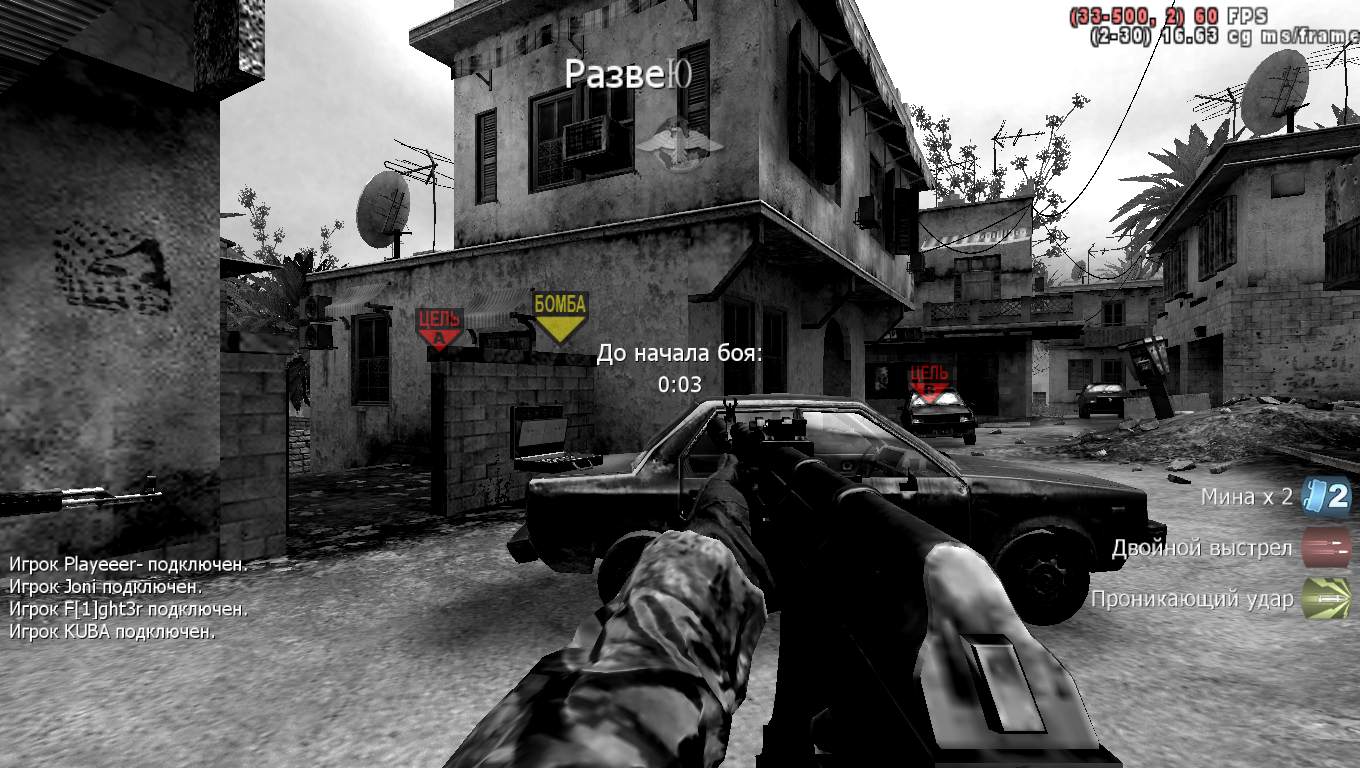
Task: Activate the Двойной выстрел ability icon
Action: point(1327,548)
